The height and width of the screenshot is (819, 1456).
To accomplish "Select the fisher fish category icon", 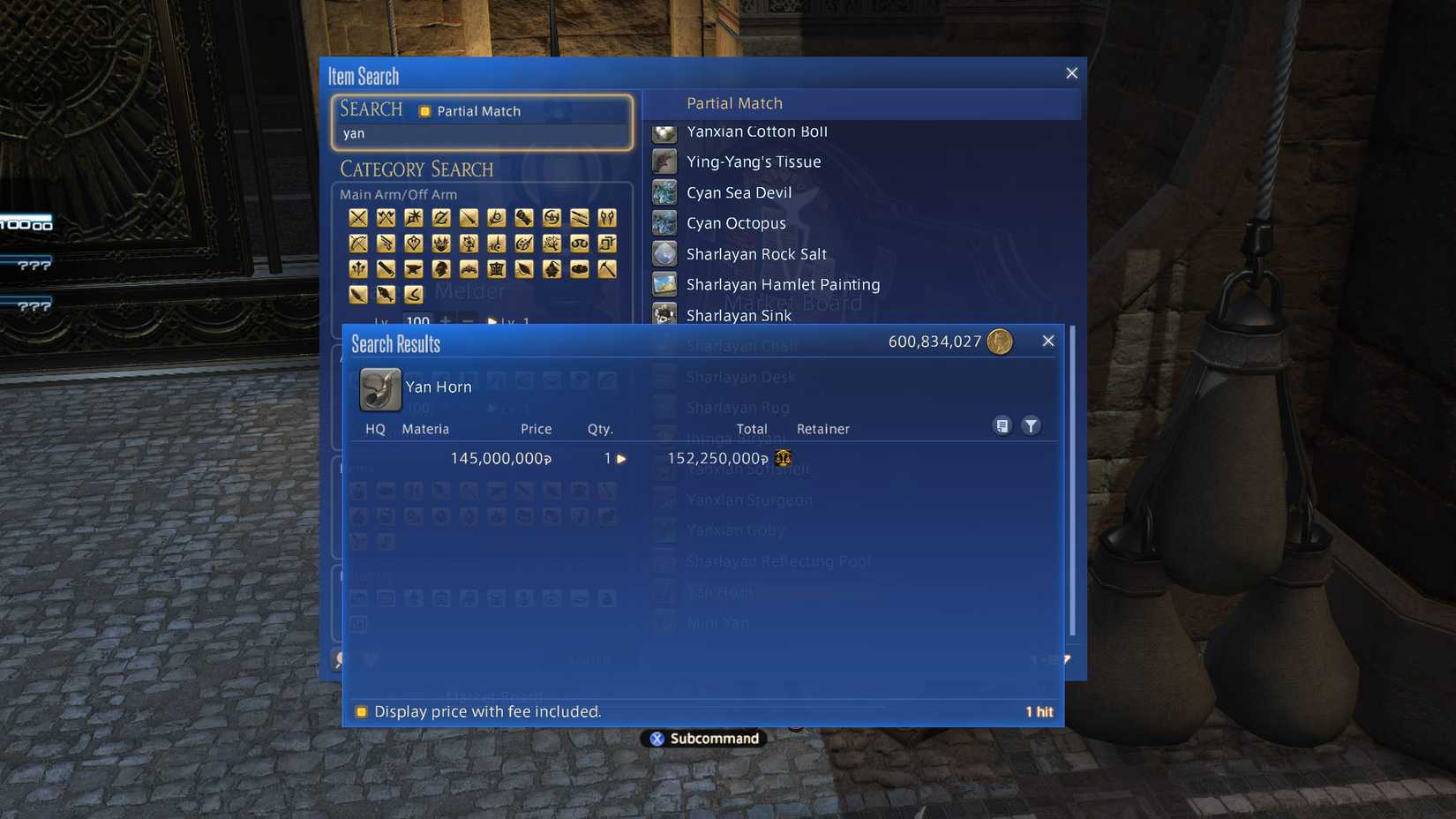I will (386, 295).
